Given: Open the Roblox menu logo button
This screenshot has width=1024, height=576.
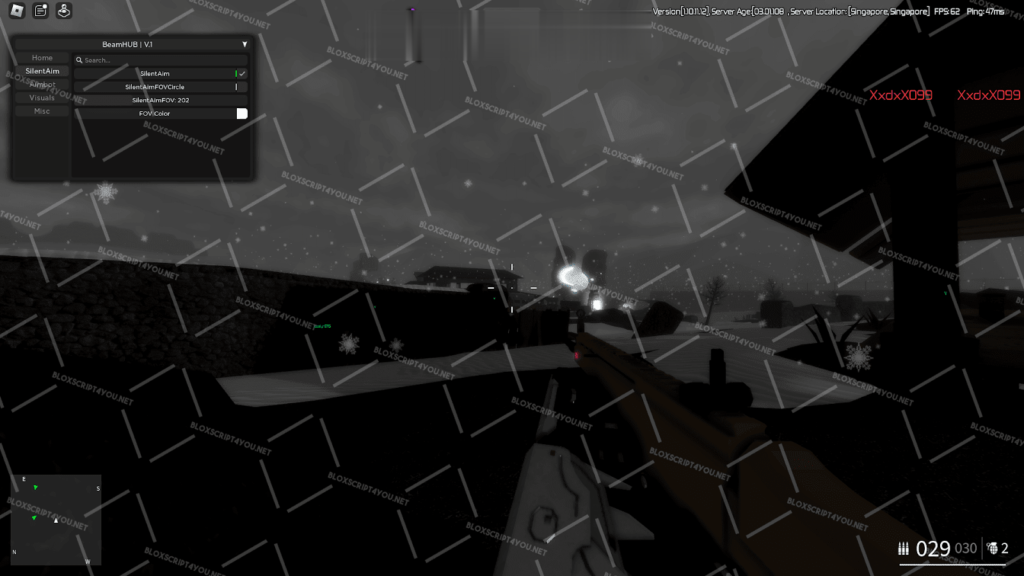Looking at the screenshot, I should click(17, 11).
